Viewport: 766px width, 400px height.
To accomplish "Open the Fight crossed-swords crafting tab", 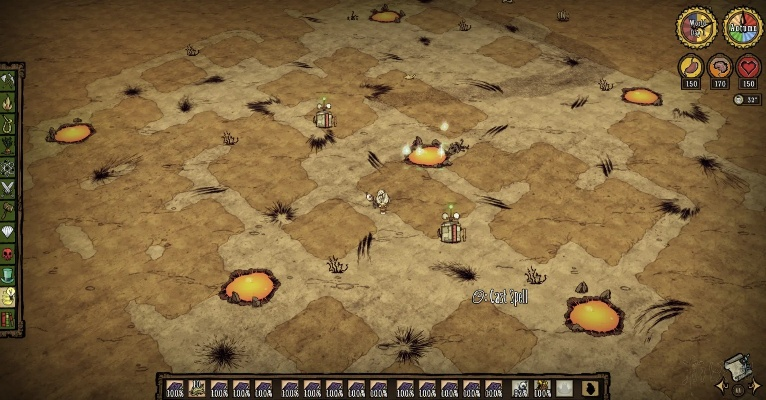I will tap(9, 188).
